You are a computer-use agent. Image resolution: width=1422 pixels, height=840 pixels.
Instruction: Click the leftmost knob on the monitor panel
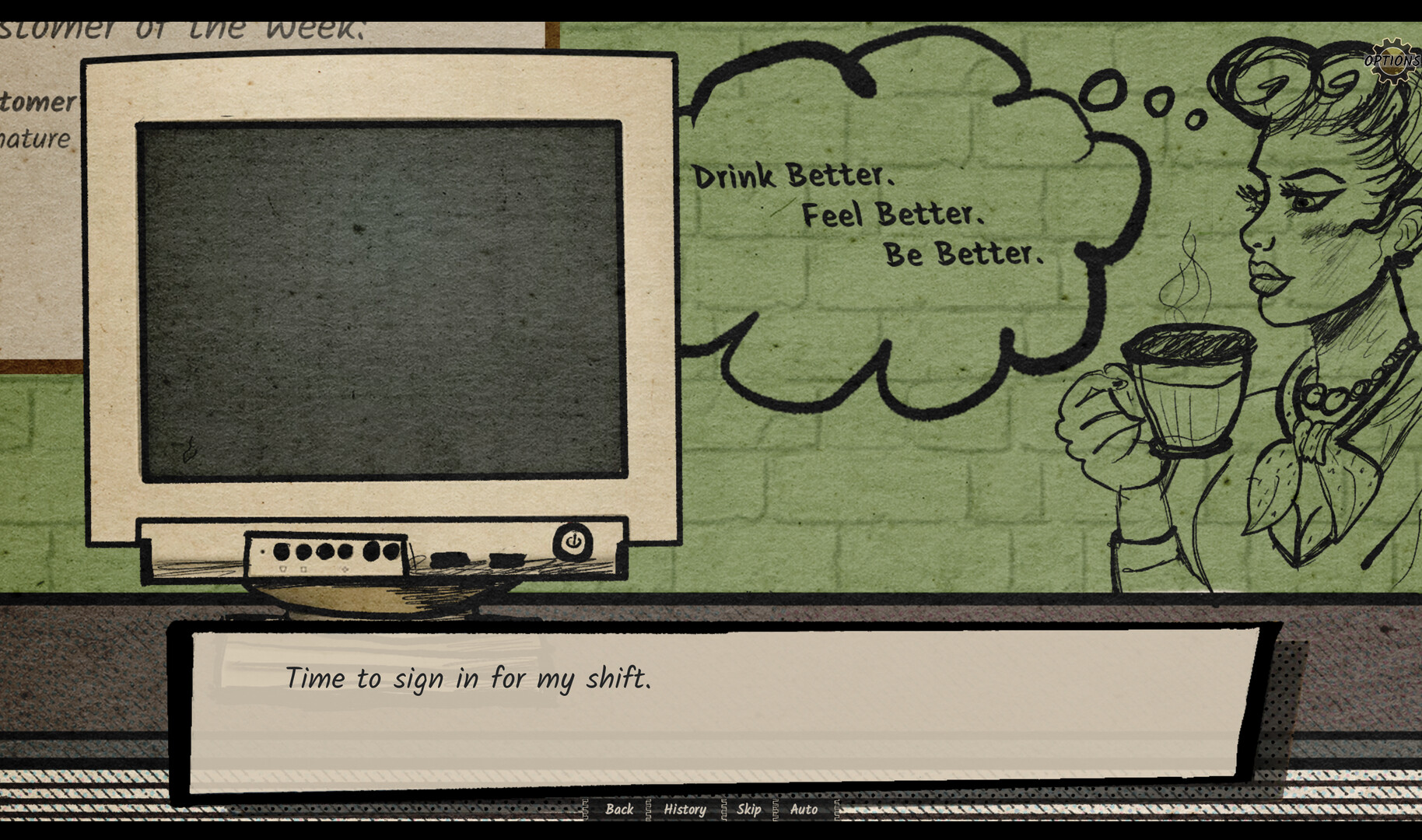point(280,550)
